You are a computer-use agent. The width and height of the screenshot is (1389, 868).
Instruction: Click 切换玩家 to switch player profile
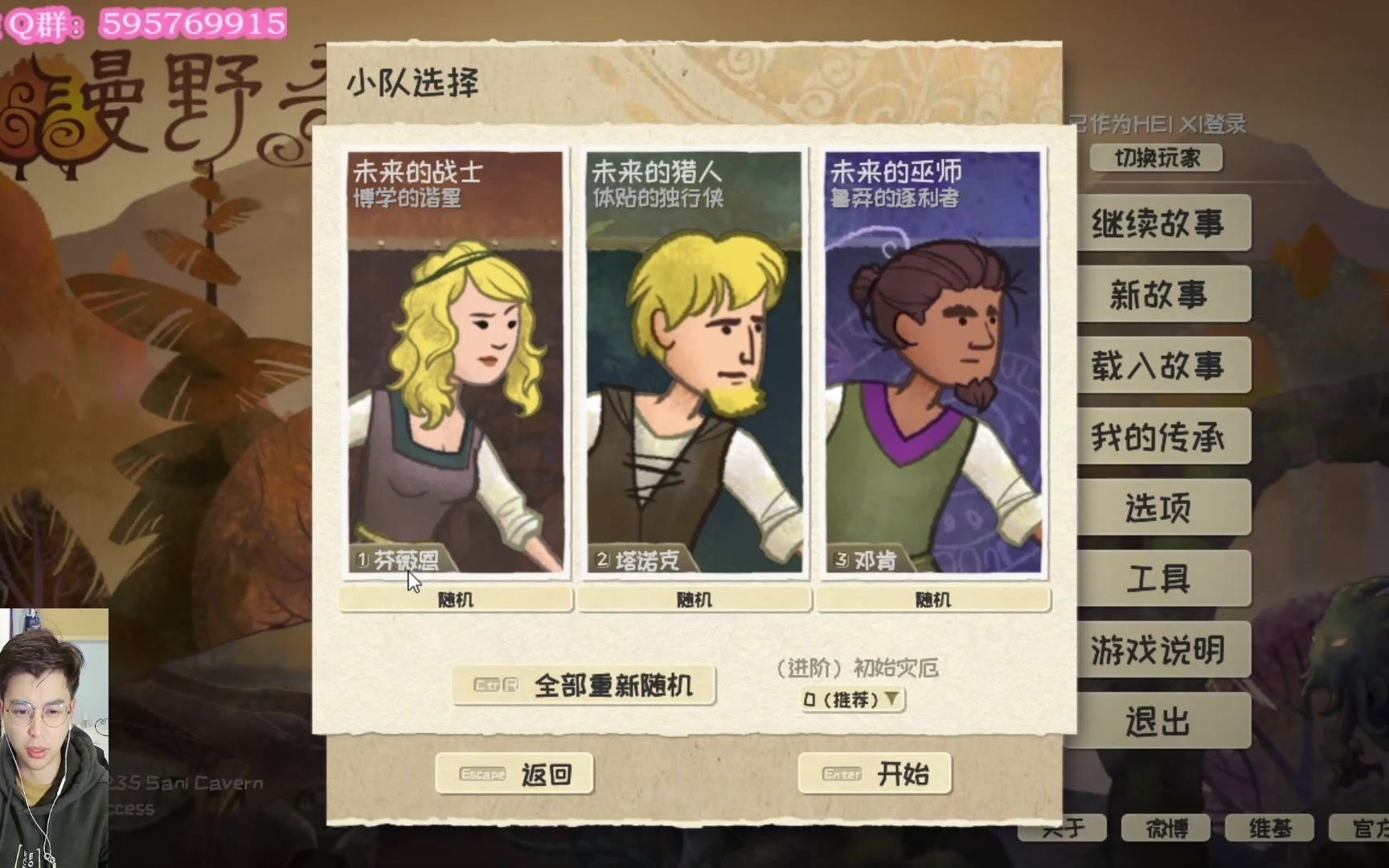(1157, 158)
